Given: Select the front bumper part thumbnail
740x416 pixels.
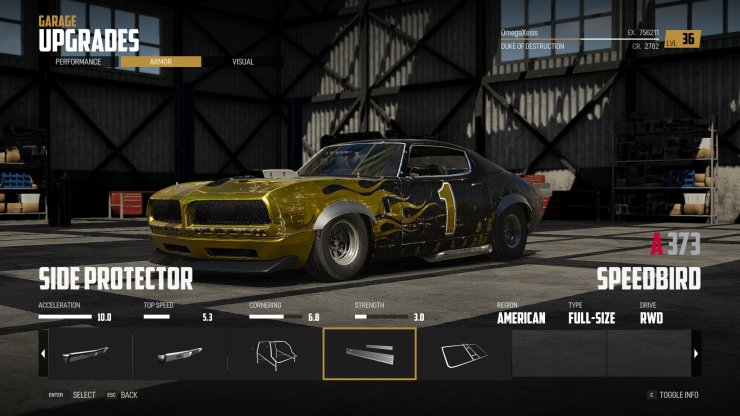Looking at the screenshot, I should (x=86, y=353).
